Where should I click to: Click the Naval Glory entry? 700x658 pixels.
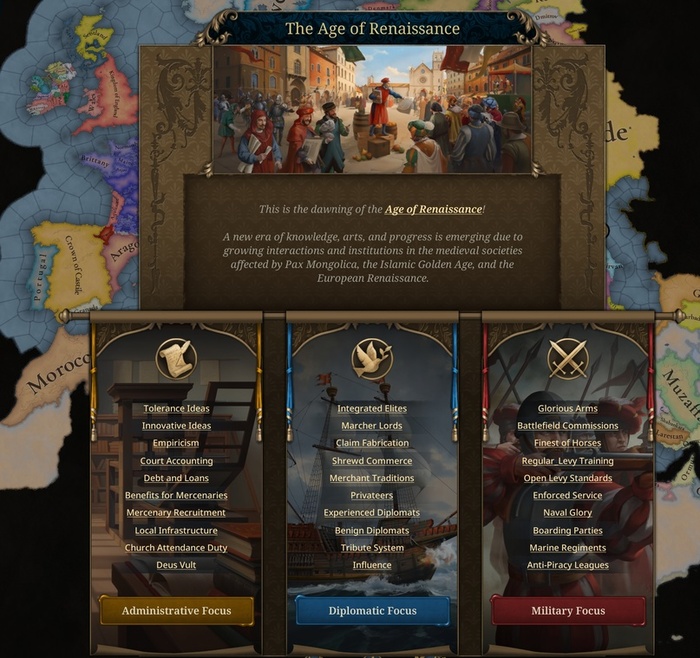[x=567, y=513]
